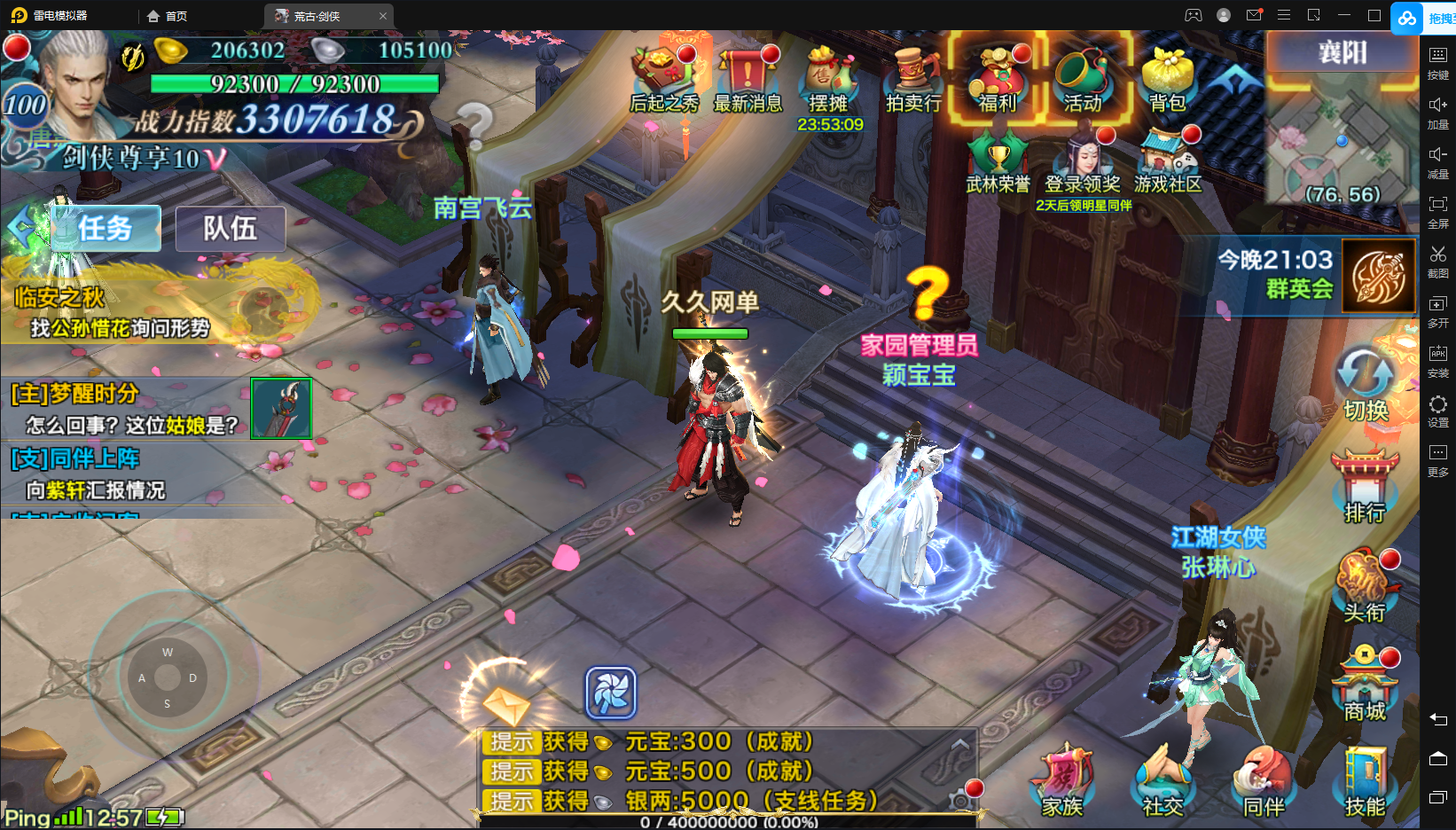Image resolution: width=1456 pixels, height=830 pixels.
Task: Open the 后起之秀 event icon
Action: 663,78
